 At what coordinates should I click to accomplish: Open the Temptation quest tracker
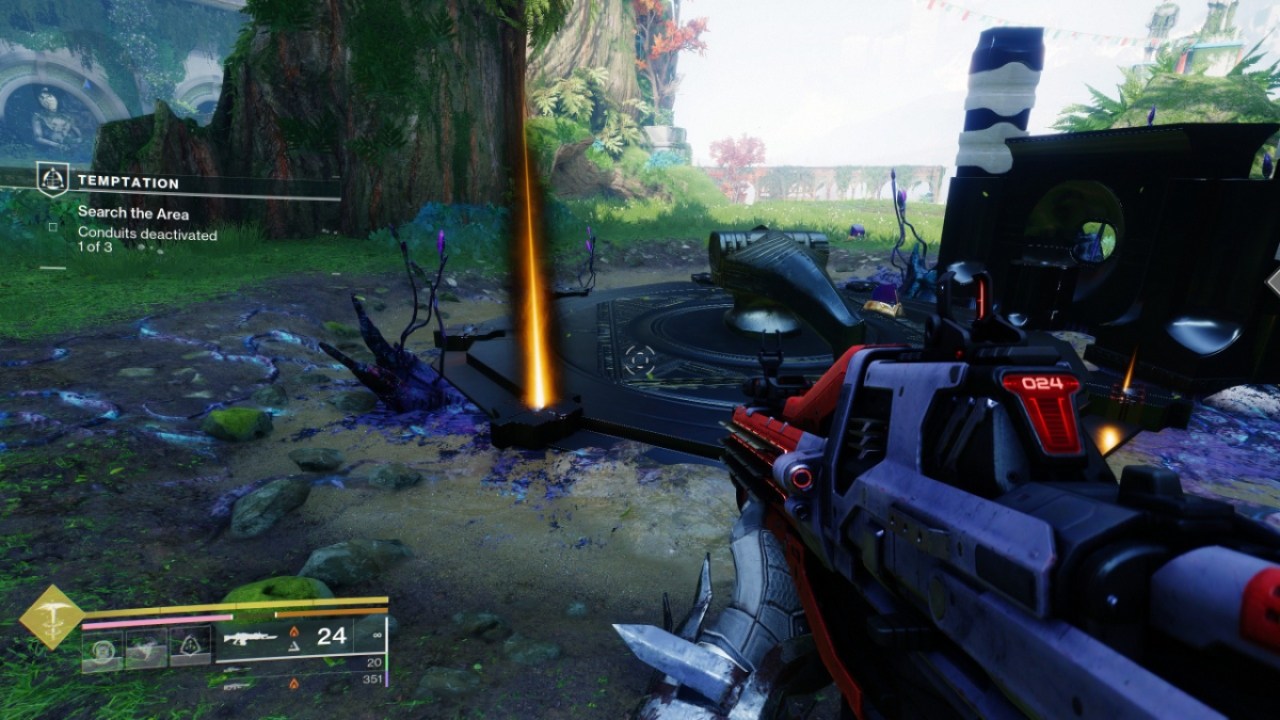pos(128,183)
